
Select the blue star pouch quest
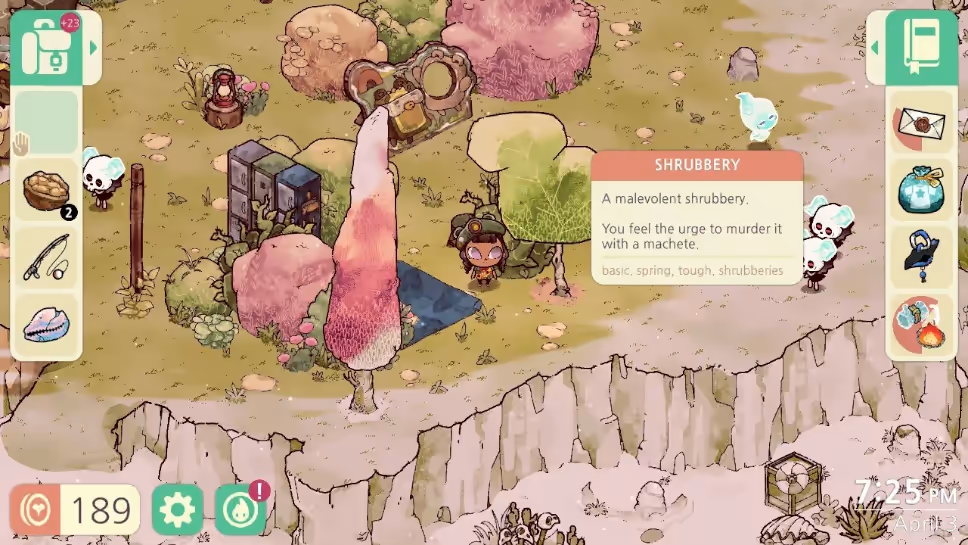920,190
